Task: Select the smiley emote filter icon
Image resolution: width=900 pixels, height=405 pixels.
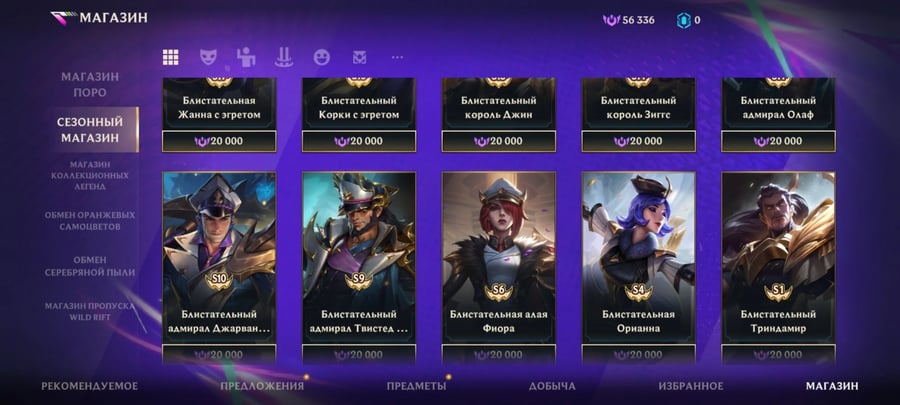Action: click(x=321, y=57)
